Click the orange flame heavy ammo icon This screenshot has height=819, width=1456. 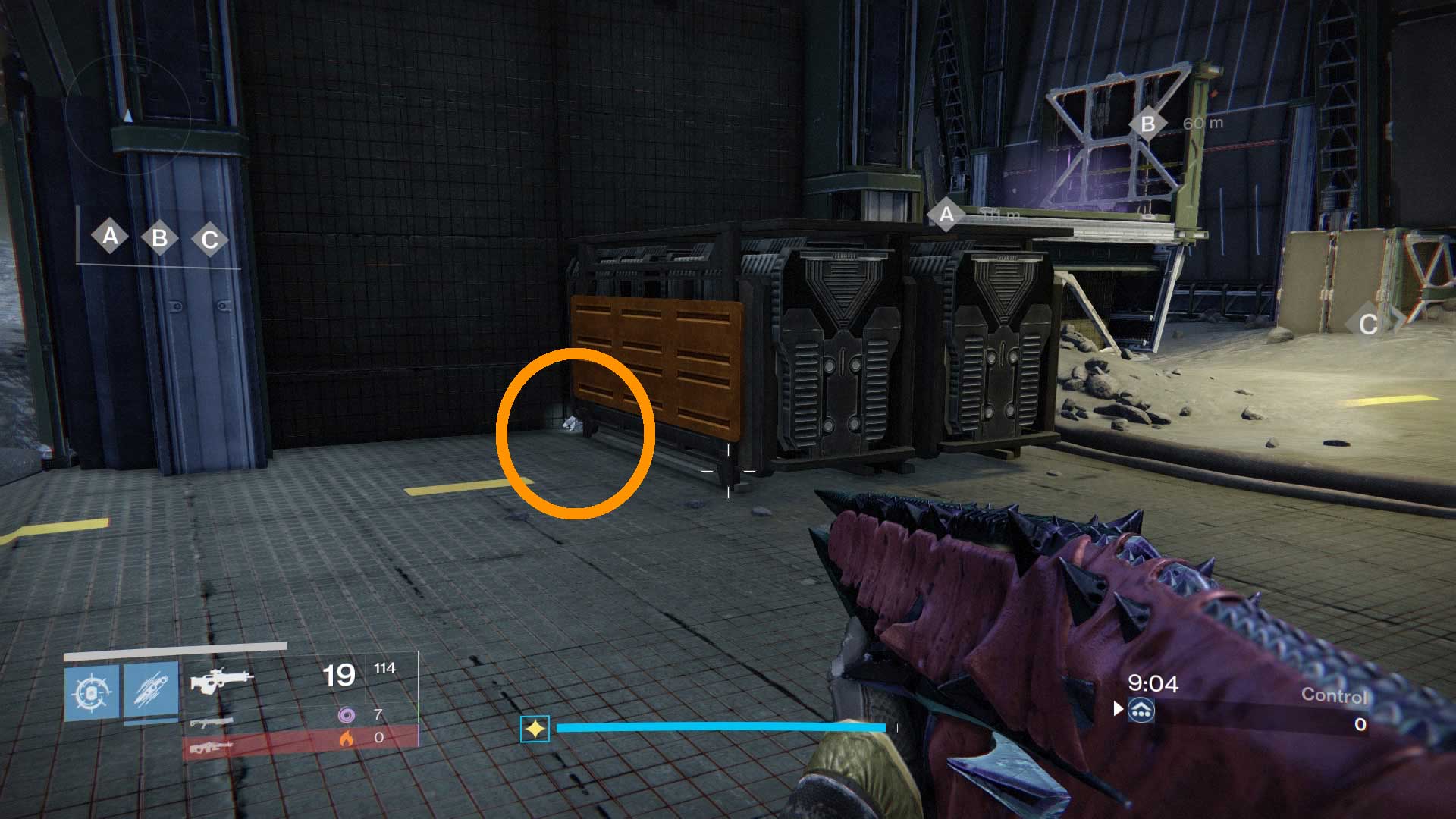347,739
